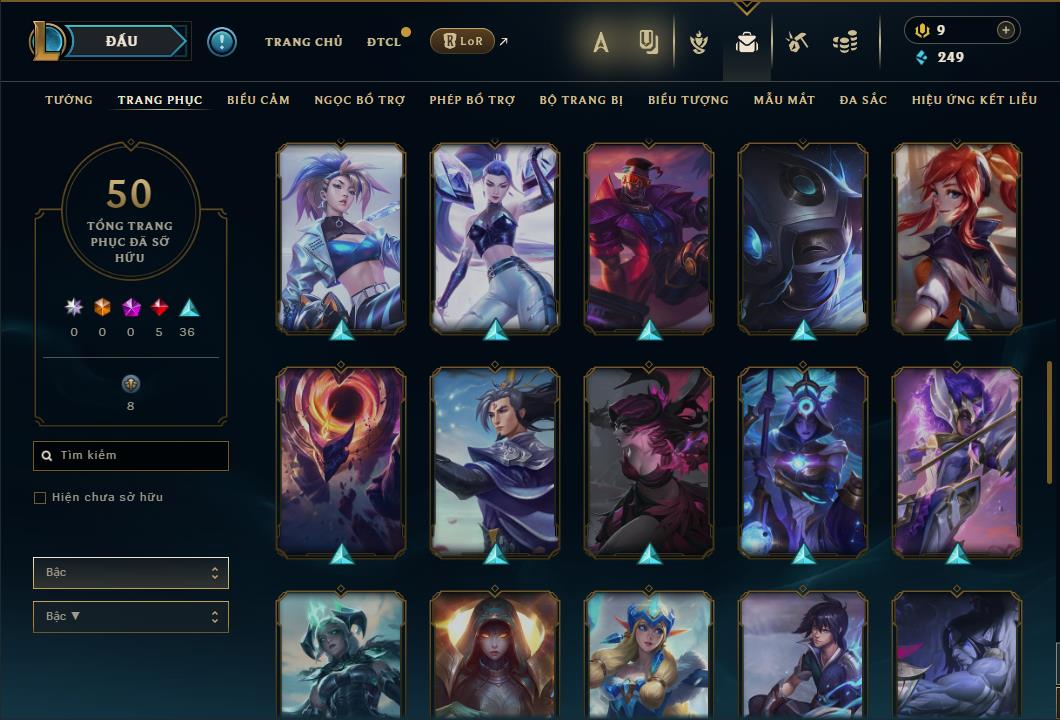Open the BIỂU TƯỢNG tab

point(688,100)
